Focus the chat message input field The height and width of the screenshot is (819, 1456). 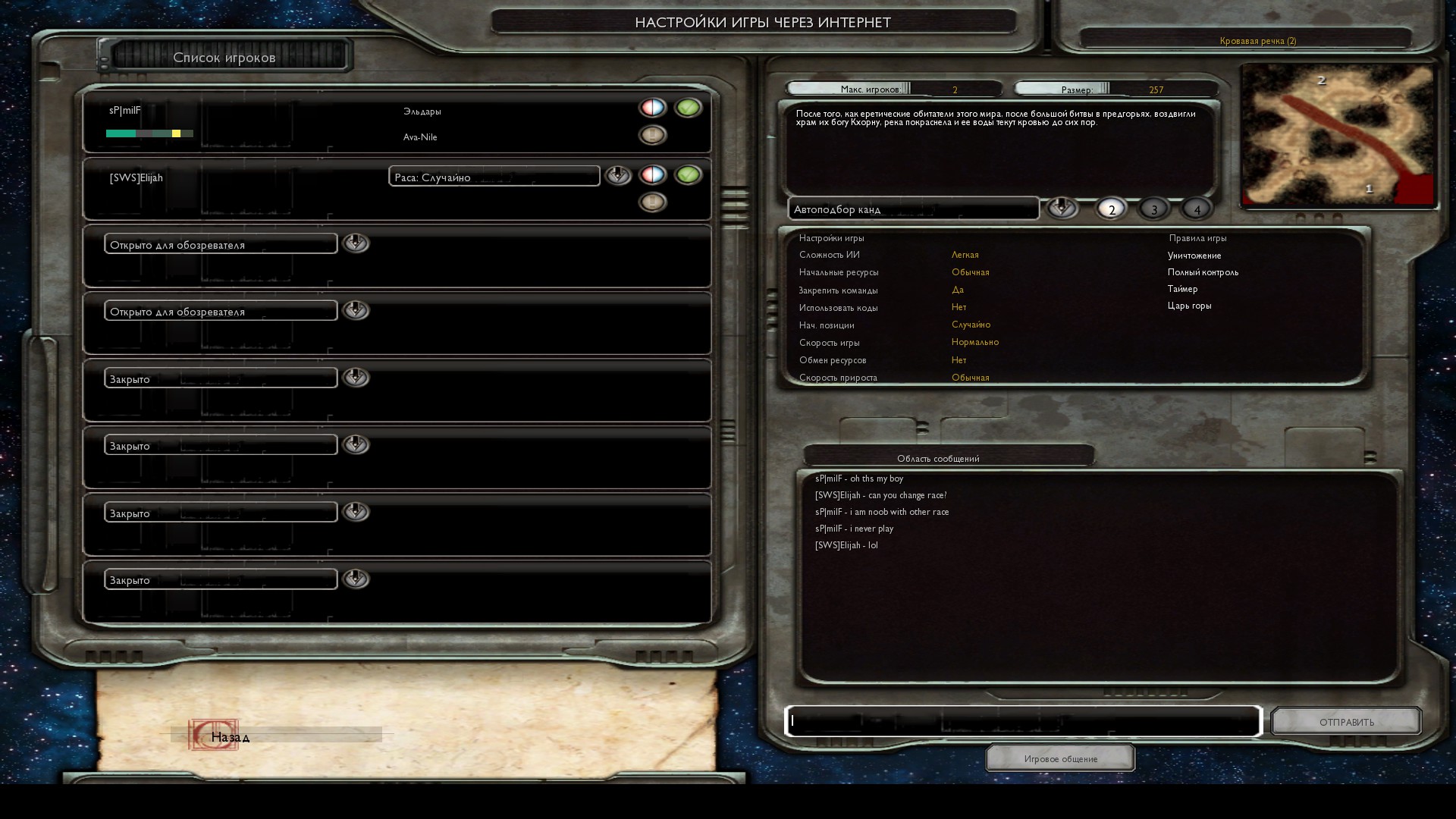coord(1022,721)
